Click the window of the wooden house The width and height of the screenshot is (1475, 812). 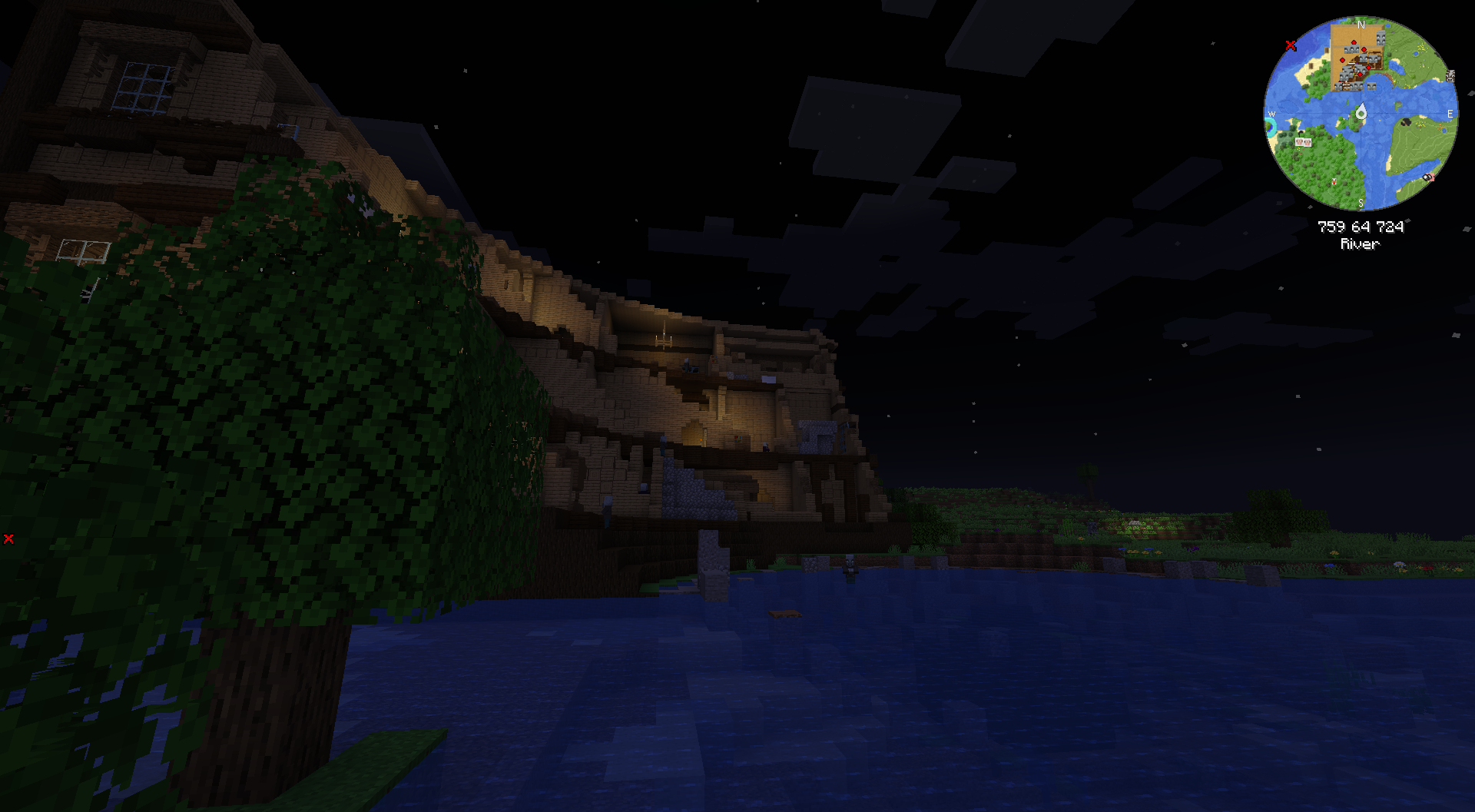click(146, 88)
